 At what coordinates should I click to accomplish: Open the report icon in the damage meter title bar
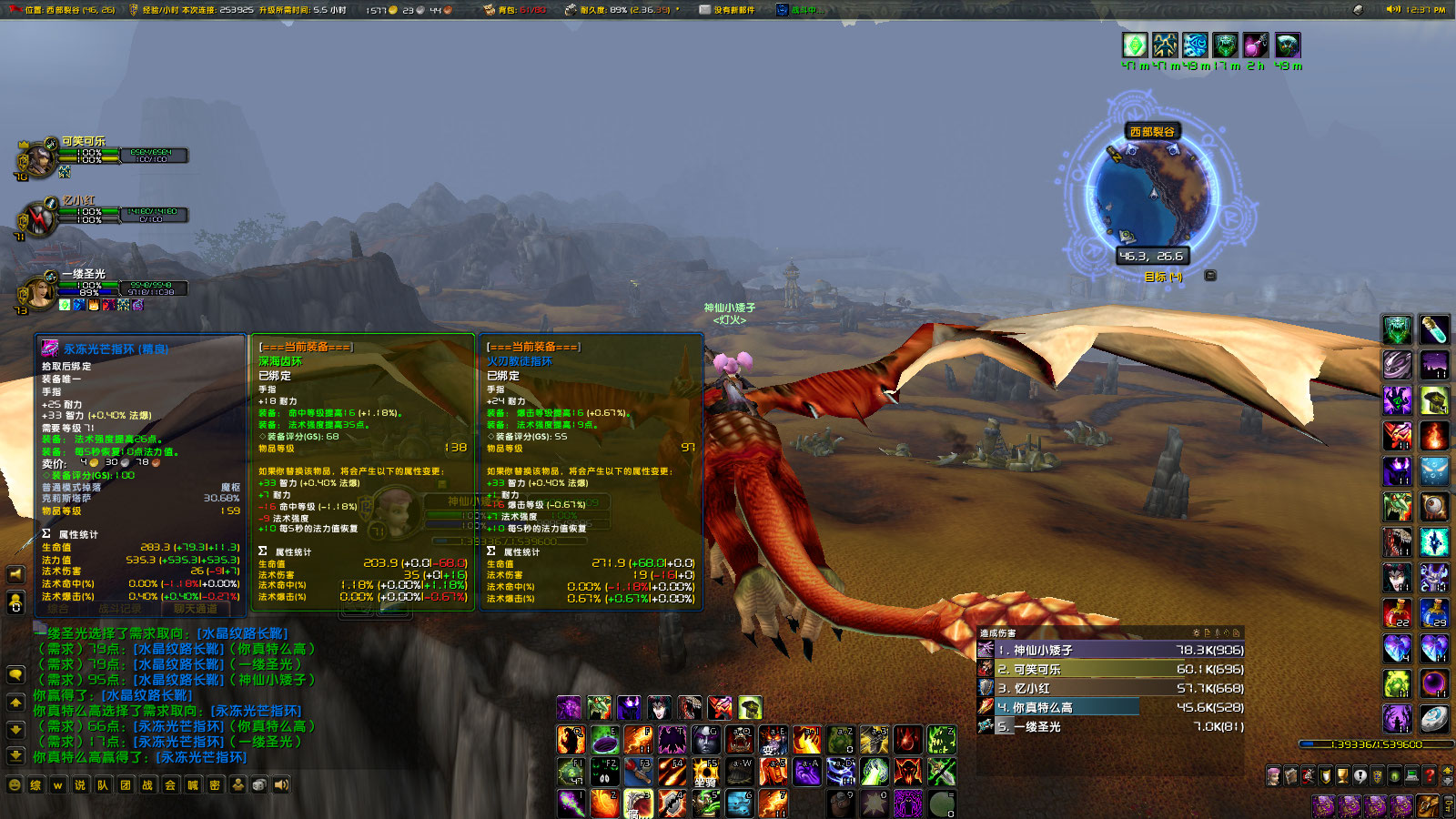pyautogui.click(x=1208, y=632)
